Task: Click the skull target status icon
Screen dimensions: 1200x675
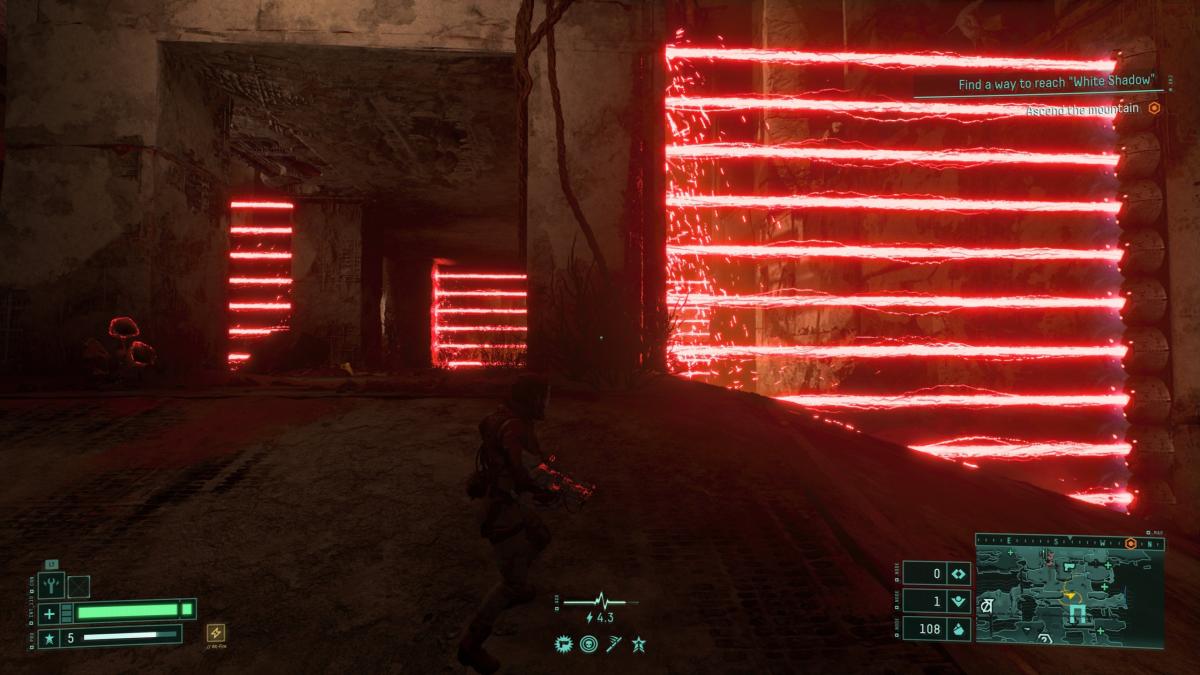Action: [587, 644]
